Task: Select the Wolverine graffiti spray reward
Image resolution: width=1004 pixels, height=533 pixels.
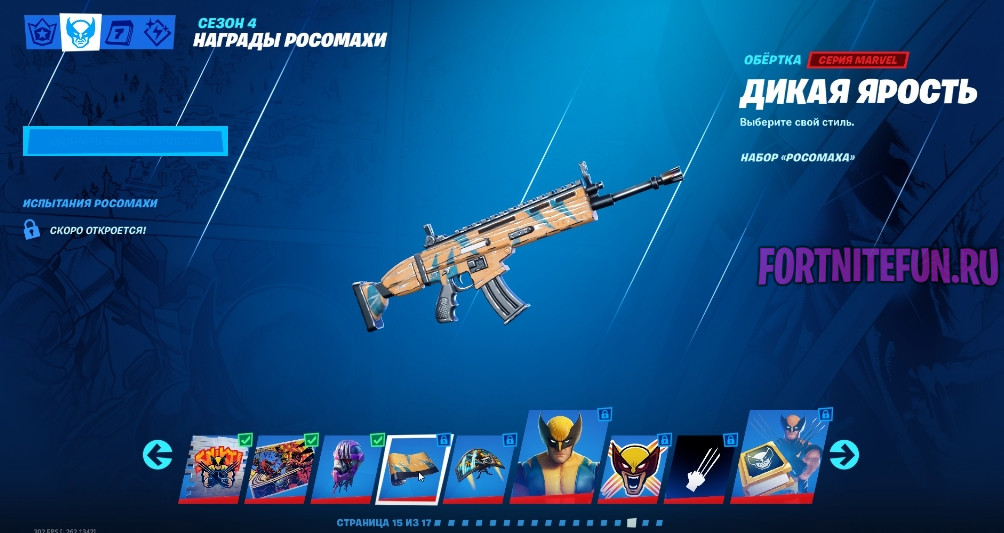Action: point(213,467)
